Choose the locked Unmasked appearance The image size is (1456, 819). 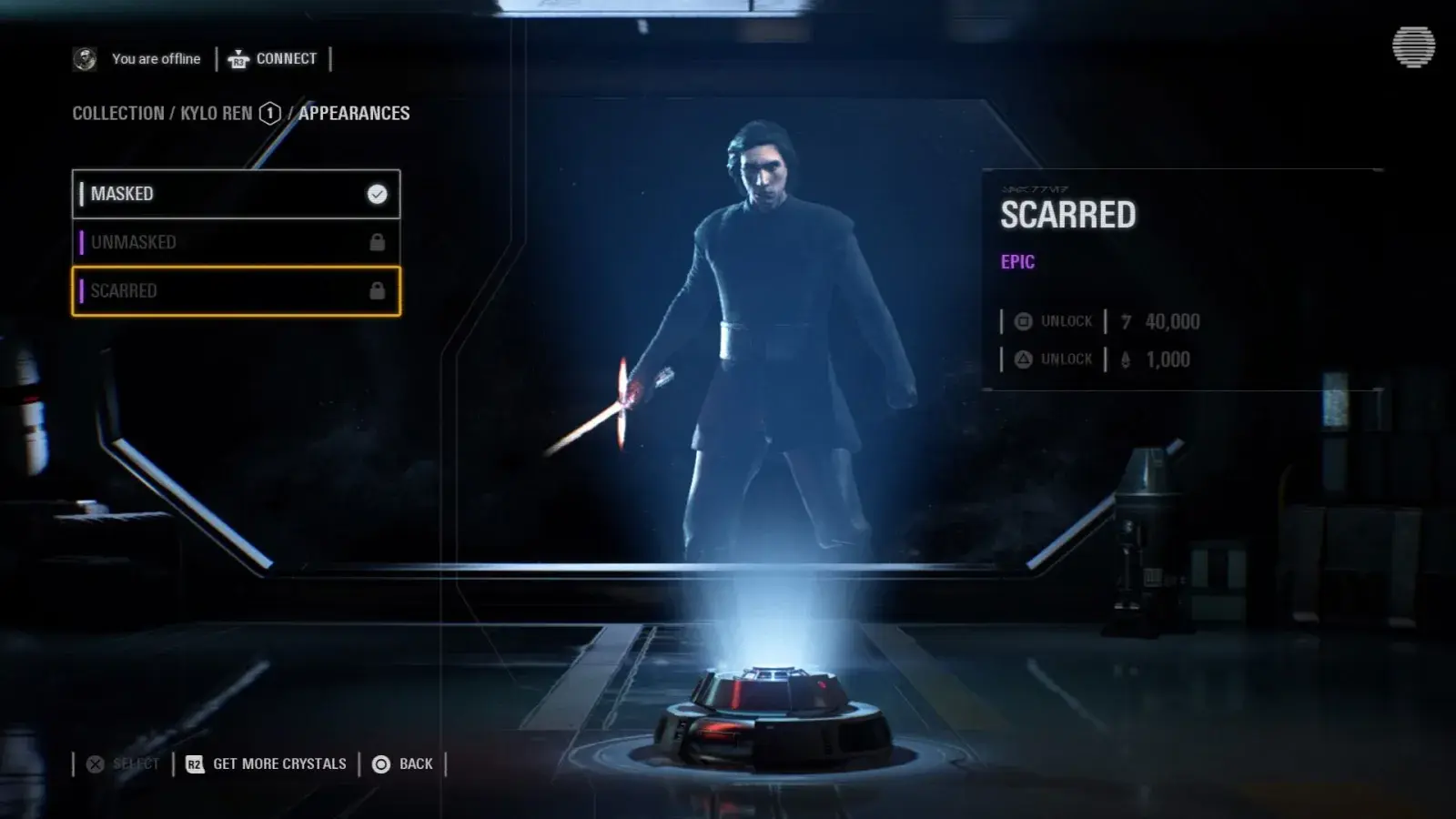click(236, 242)
